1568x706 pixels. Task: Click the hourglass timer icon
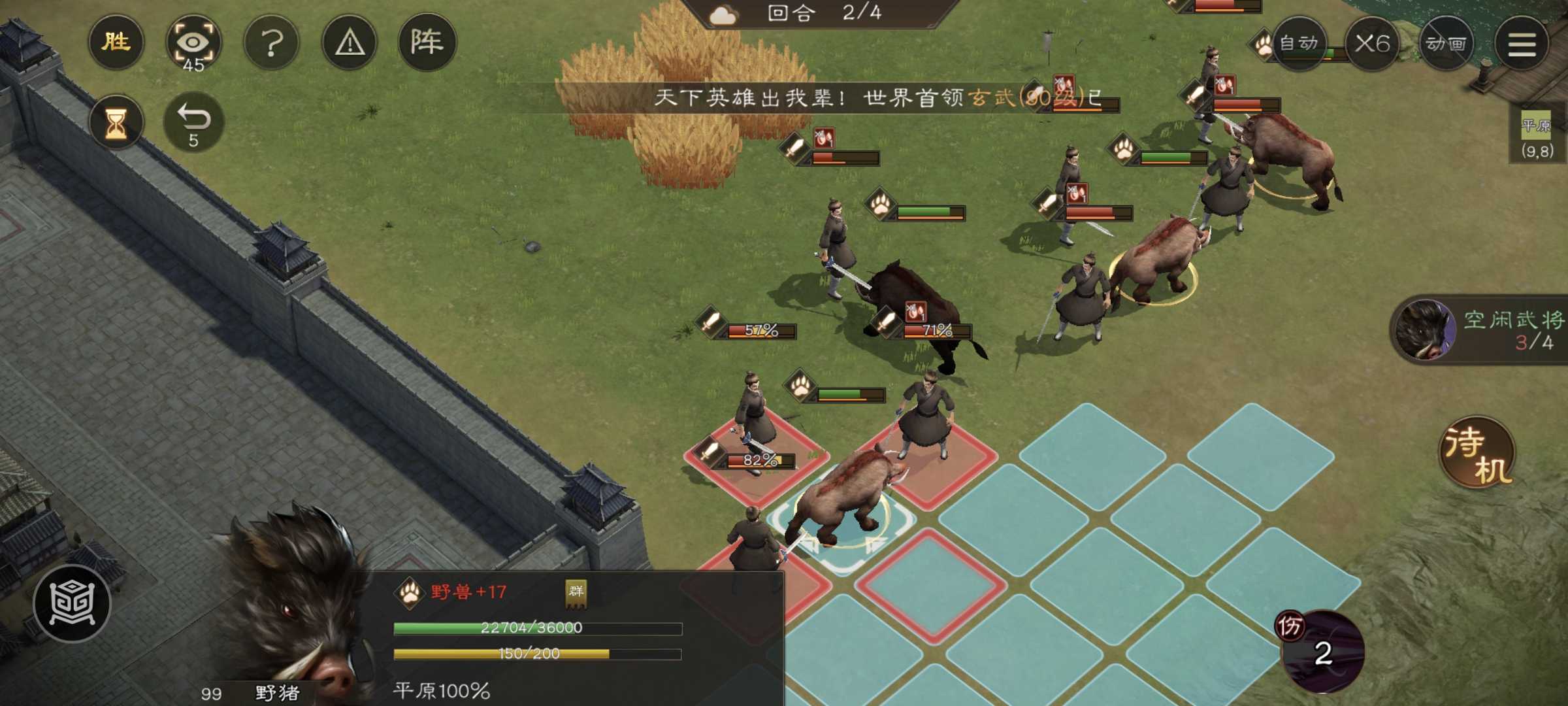click(116, 121)
